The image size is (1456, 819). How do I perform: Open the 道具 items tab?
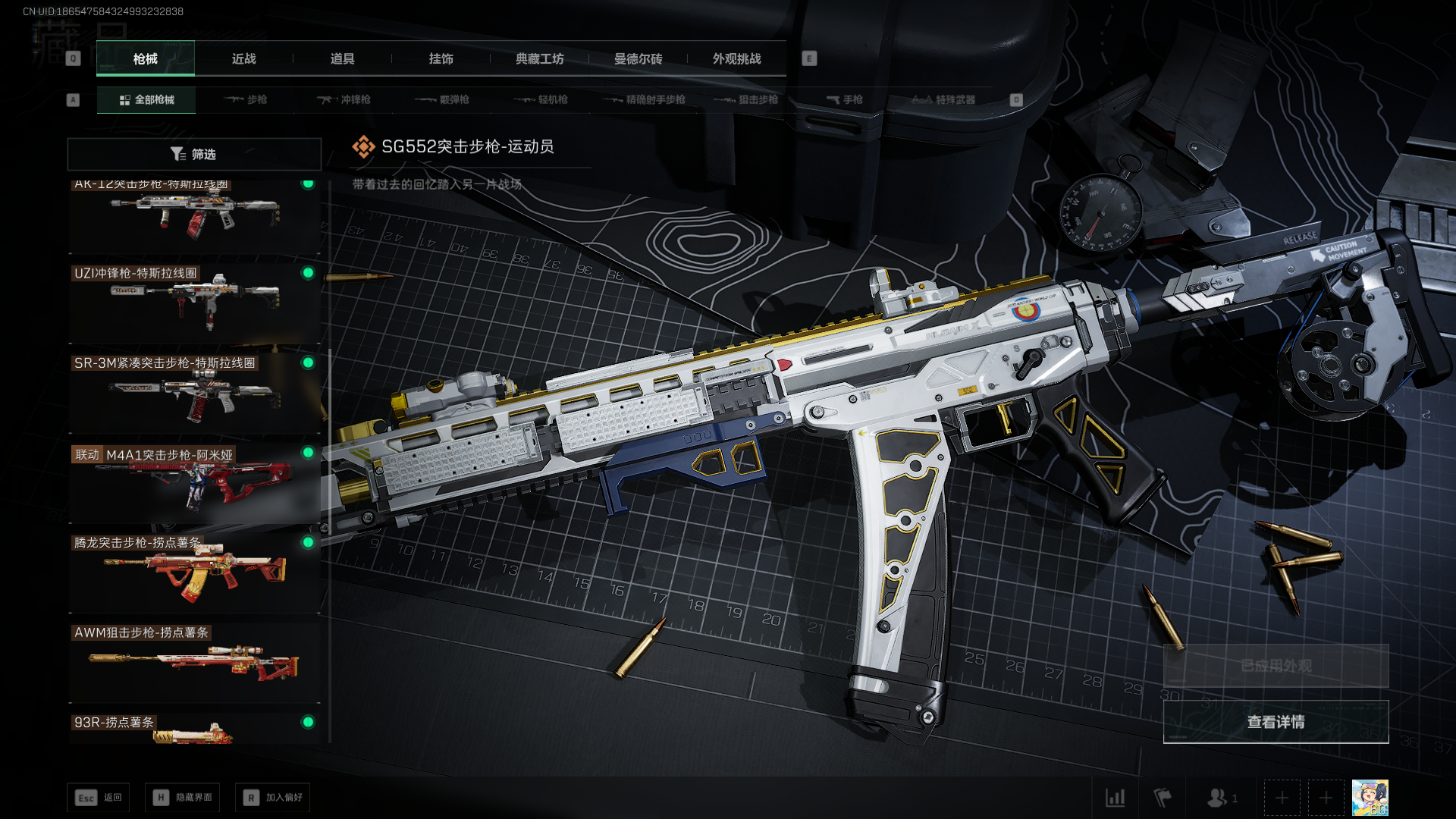pos(342,58)
